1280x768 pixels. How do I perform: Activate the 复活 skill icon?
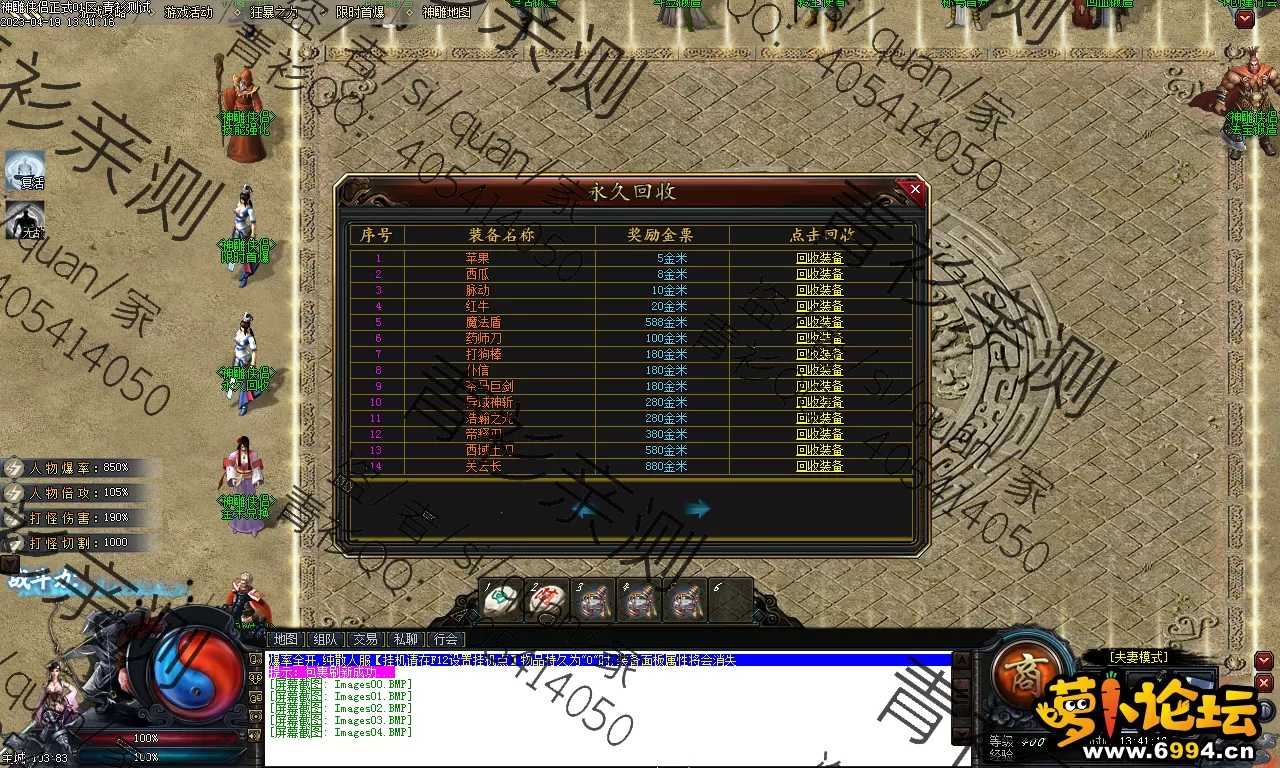[26, 172]
